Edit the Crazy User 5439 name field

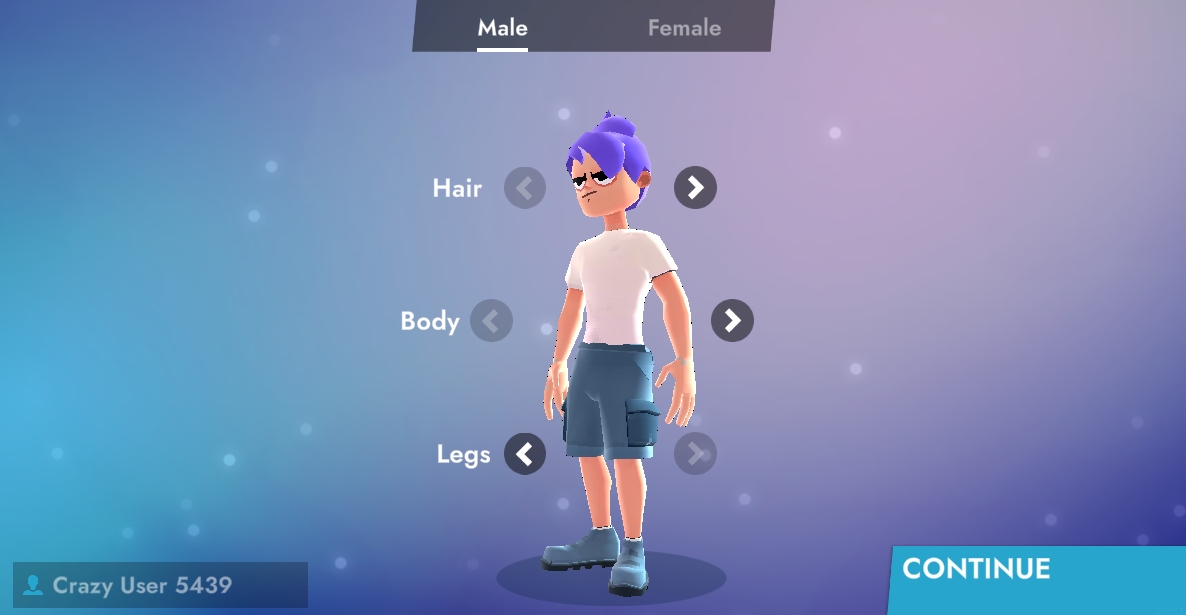pyautogui.click(x=160, y=585)
